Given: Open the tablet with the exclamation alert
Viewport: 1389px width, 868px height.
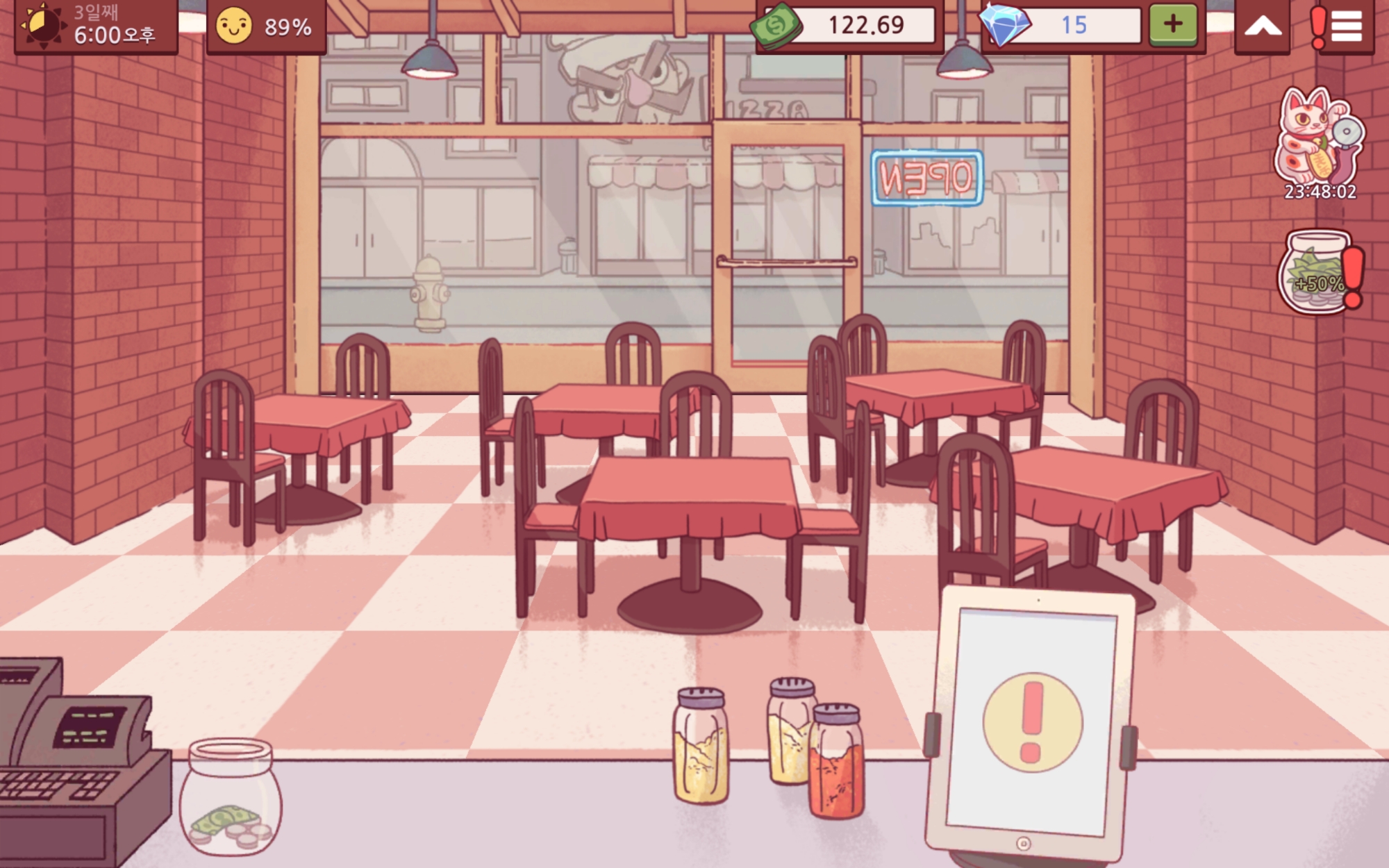Looking at the screenshot, I should tap(1032, 721).
